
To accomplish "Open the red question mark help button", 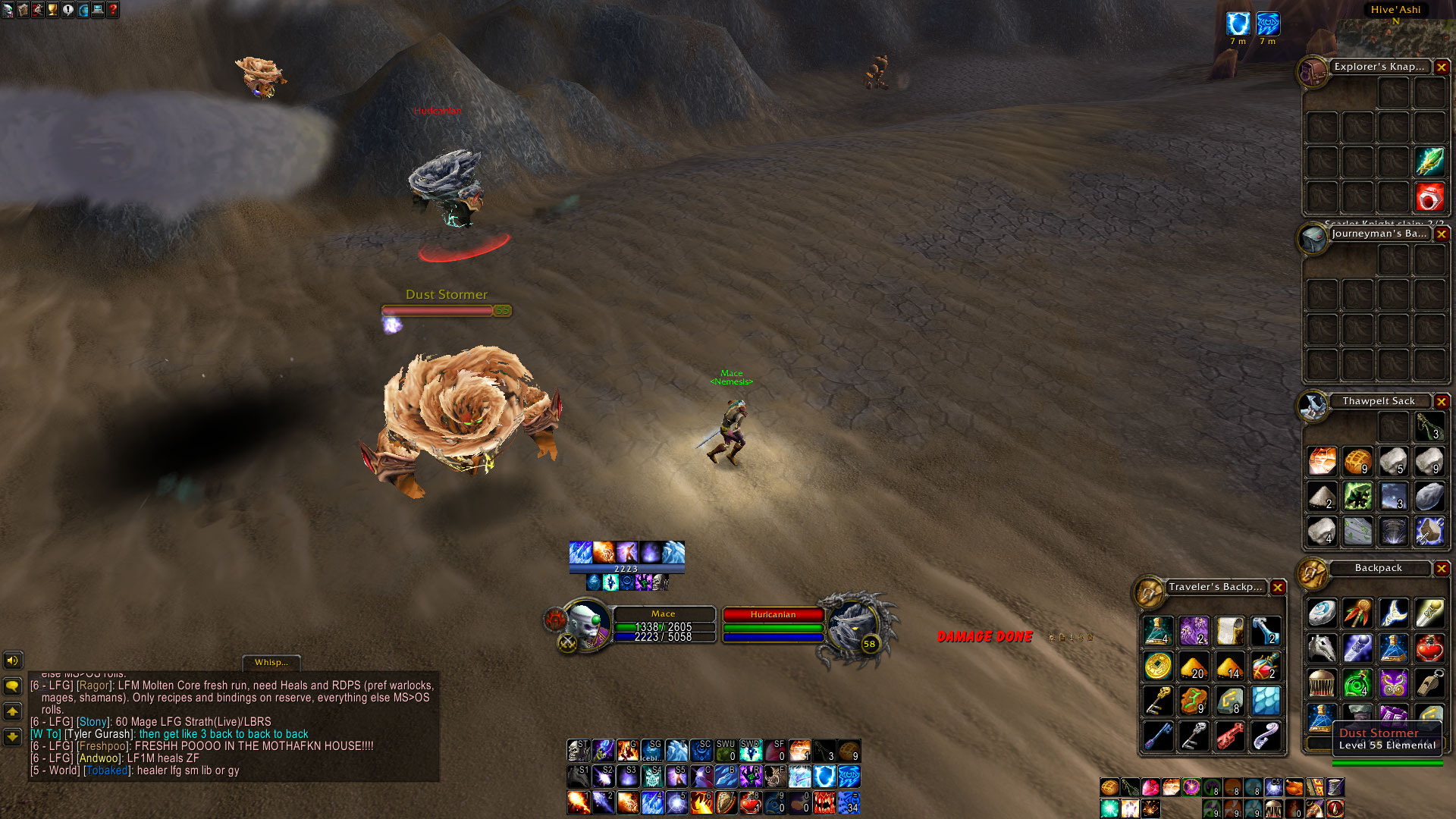I will coord(113,10).
